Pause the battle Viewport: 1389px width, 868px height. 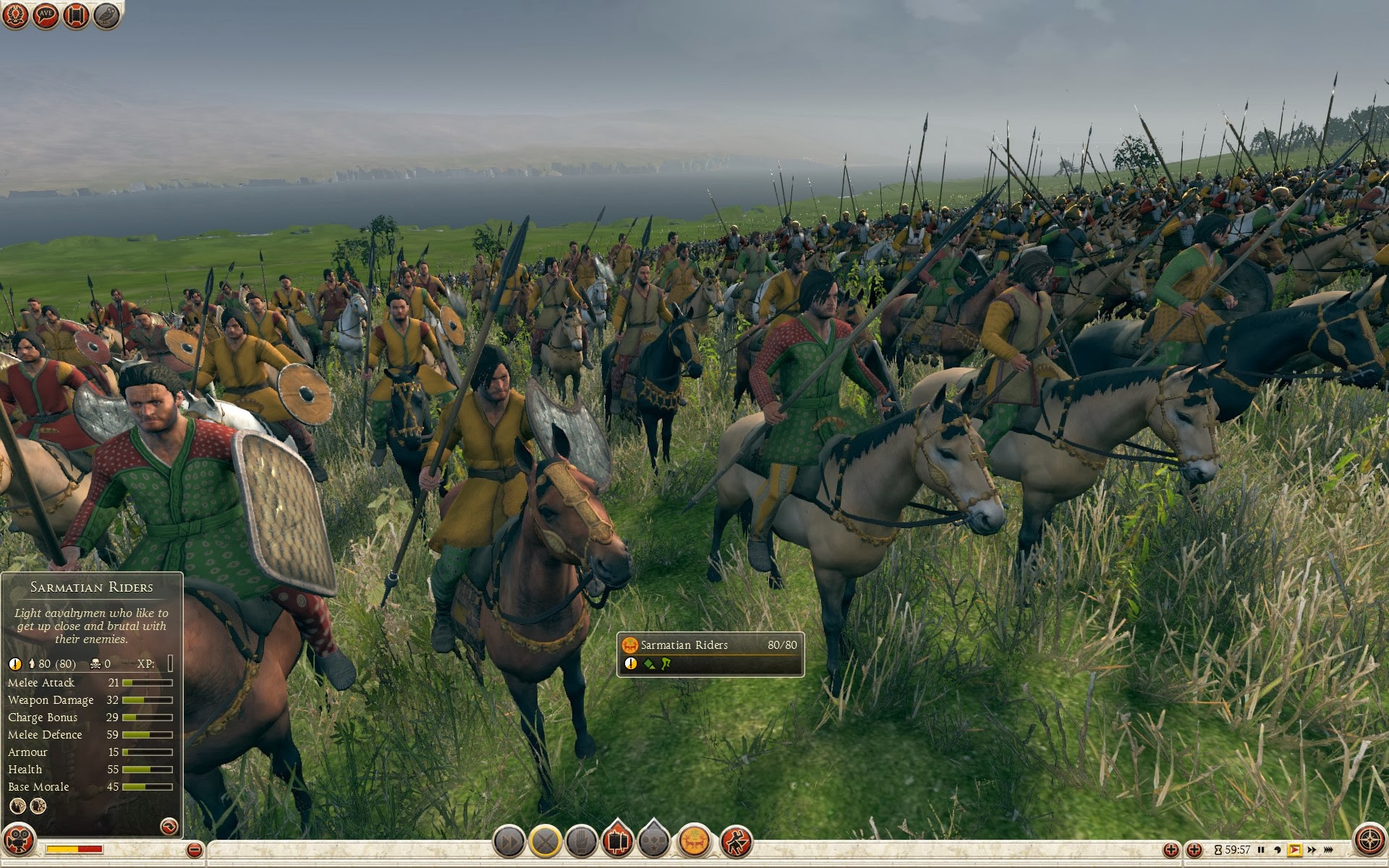(1262, 850)
